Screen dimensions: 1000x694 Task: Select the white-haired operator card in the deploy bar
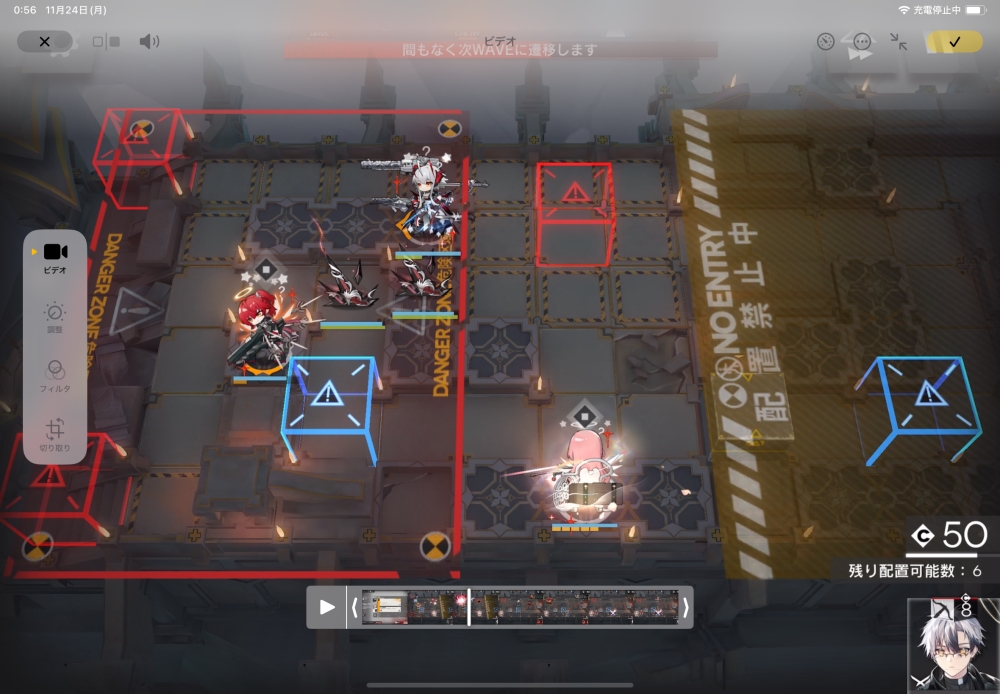(953, 645)
